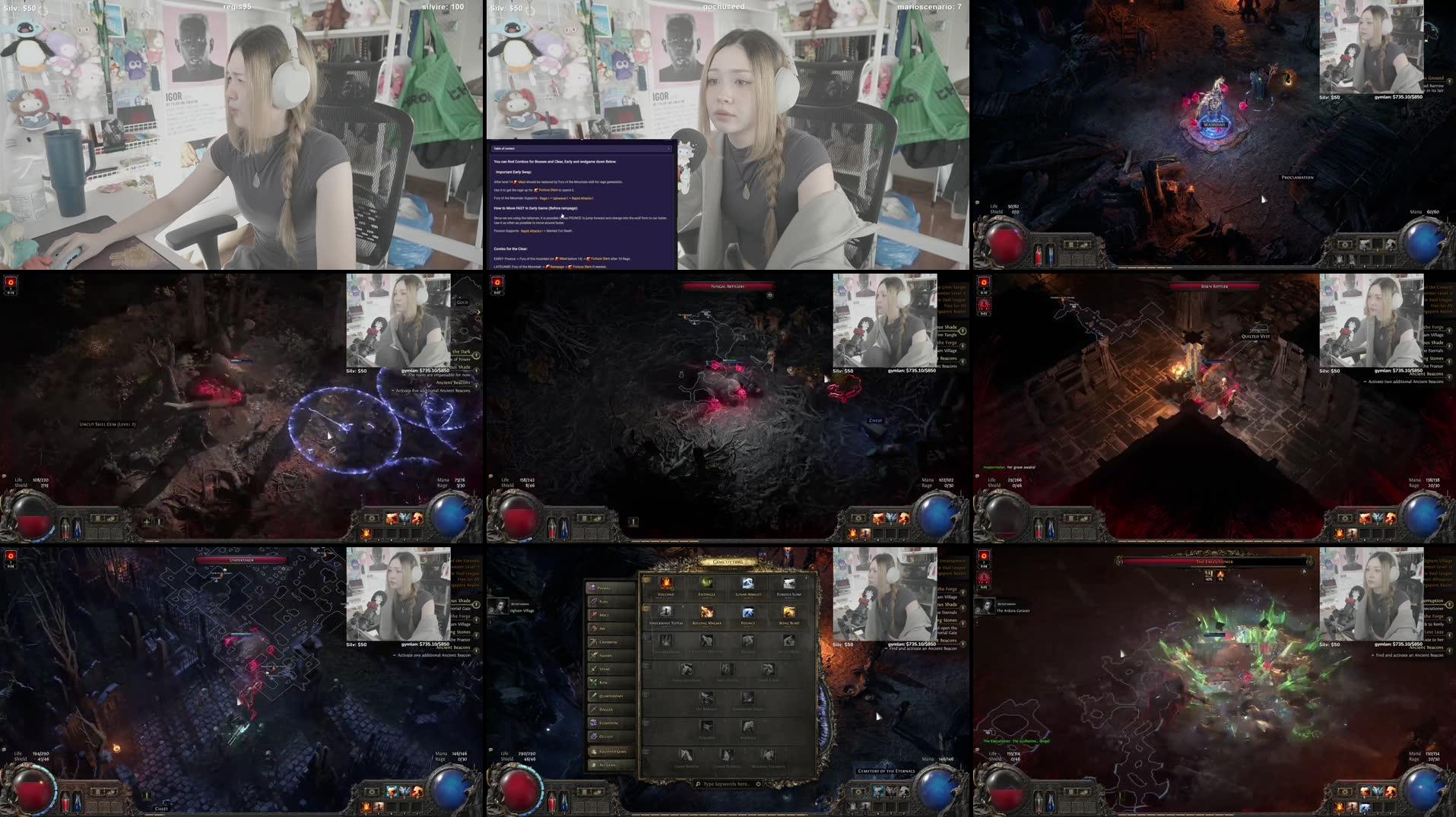1456x817 pixels.
Task: Click the Entangle gem icon
Action: [706, 584]
